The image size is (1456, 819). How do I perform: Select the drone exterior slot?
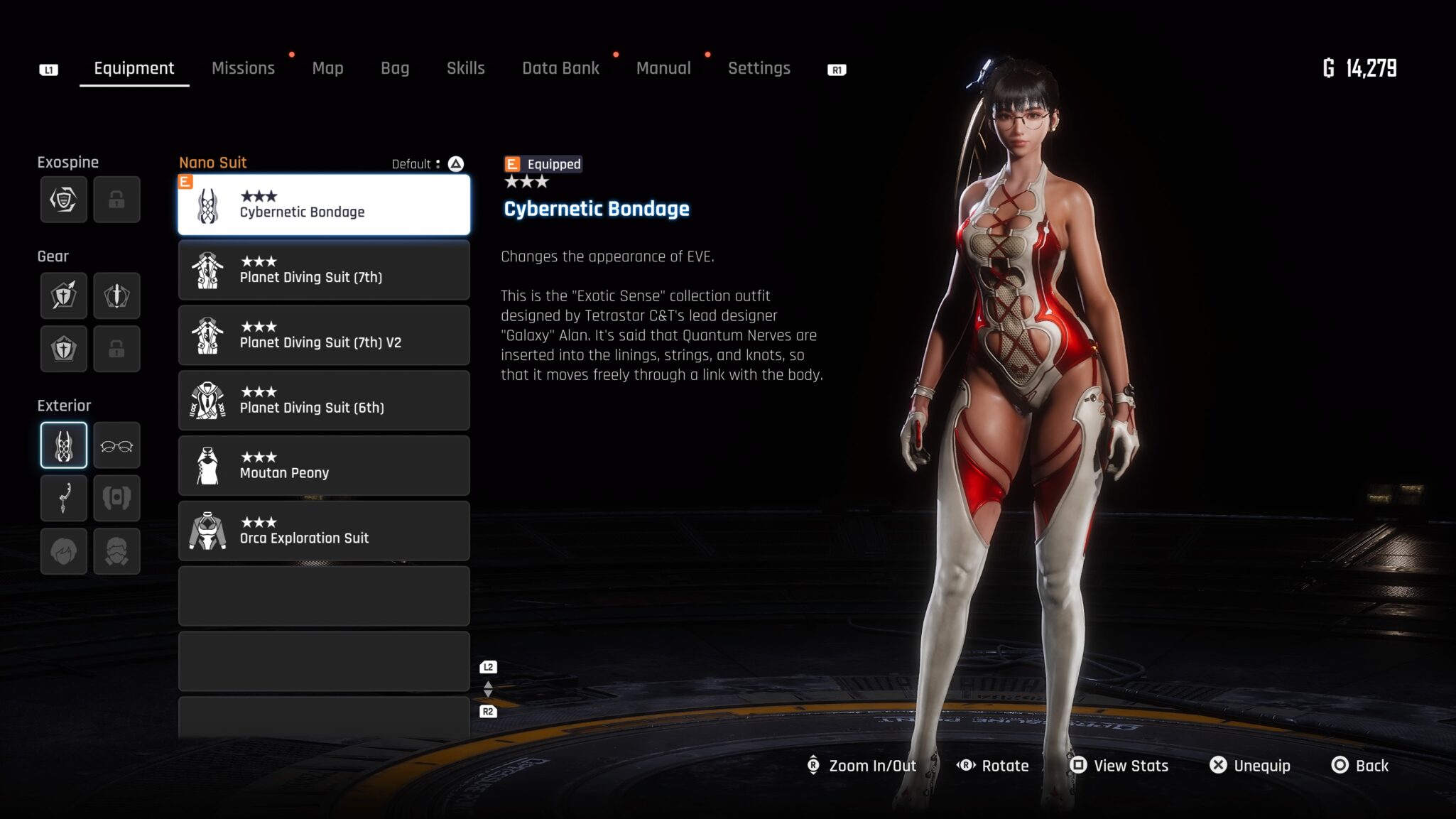[x=116, y=499]
